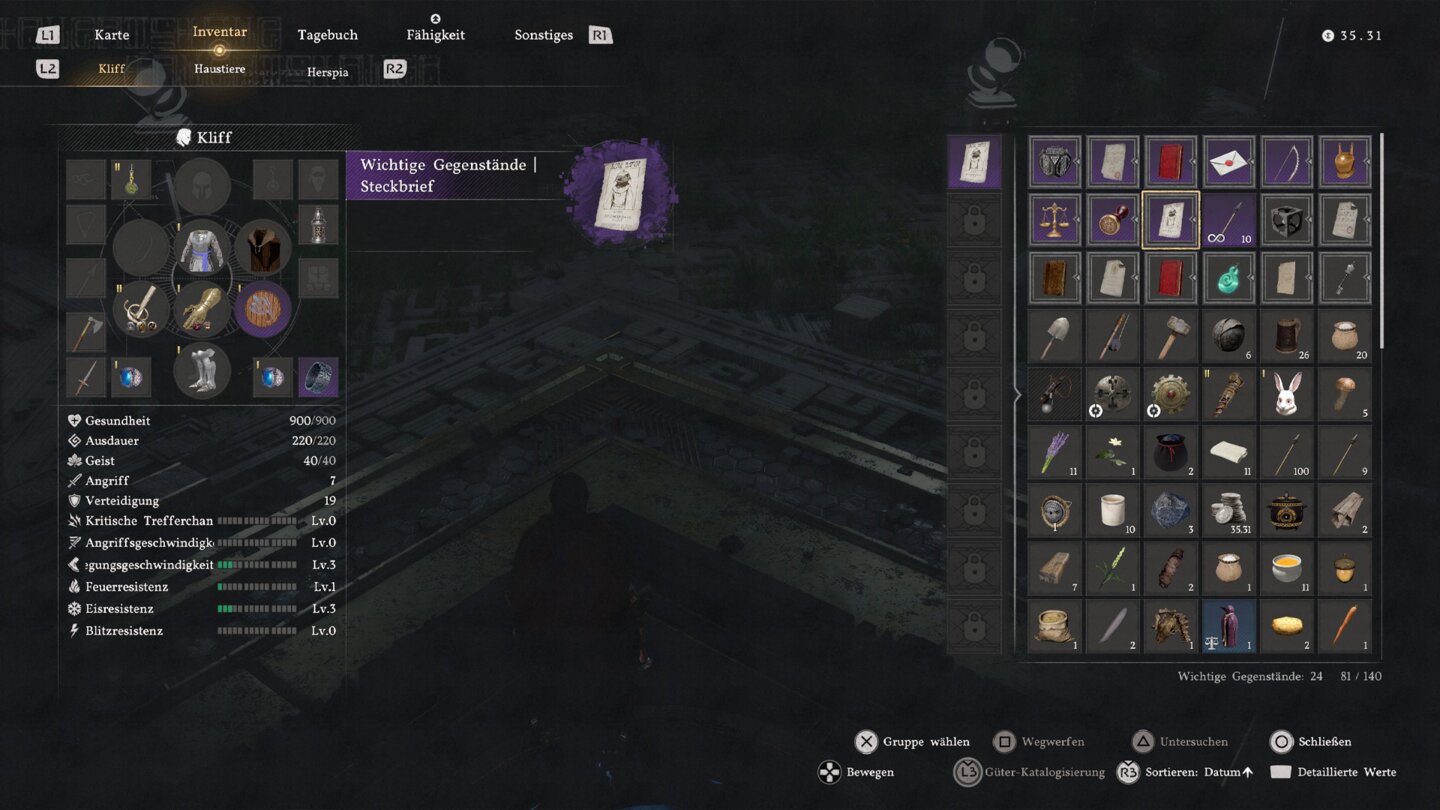Select the carrot in the inventory

pyautogui.click(x=1345, y=626)
